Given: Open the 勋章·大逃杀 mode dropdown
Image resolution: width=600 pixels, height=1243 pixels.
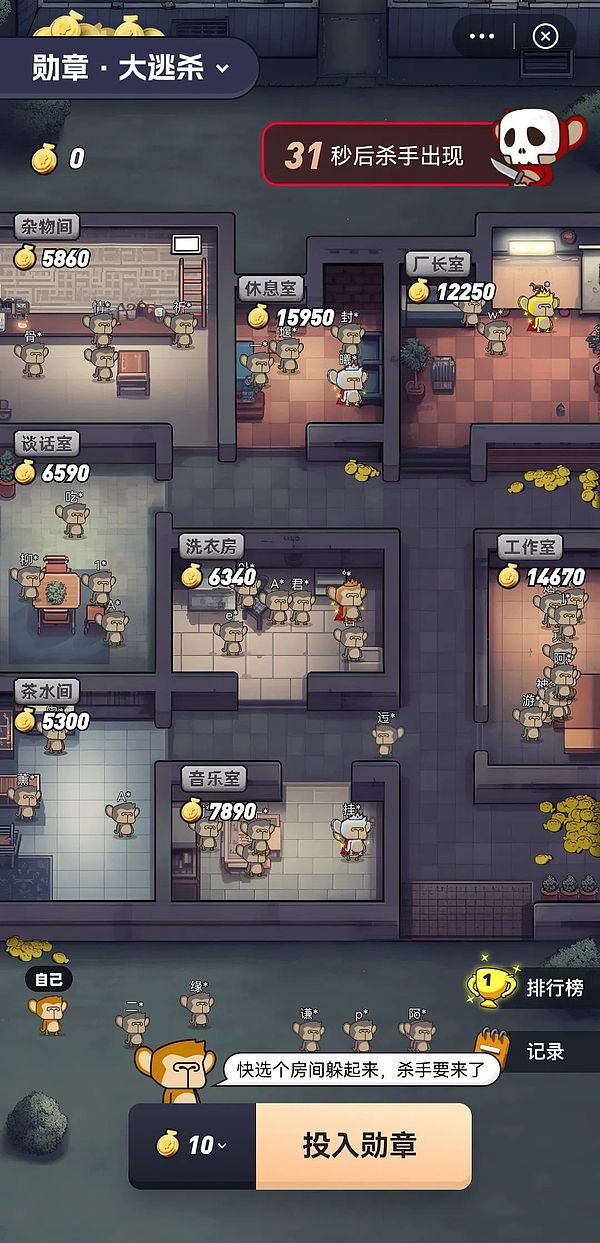Looking at the screenshot, I should [x=130, y=69].
